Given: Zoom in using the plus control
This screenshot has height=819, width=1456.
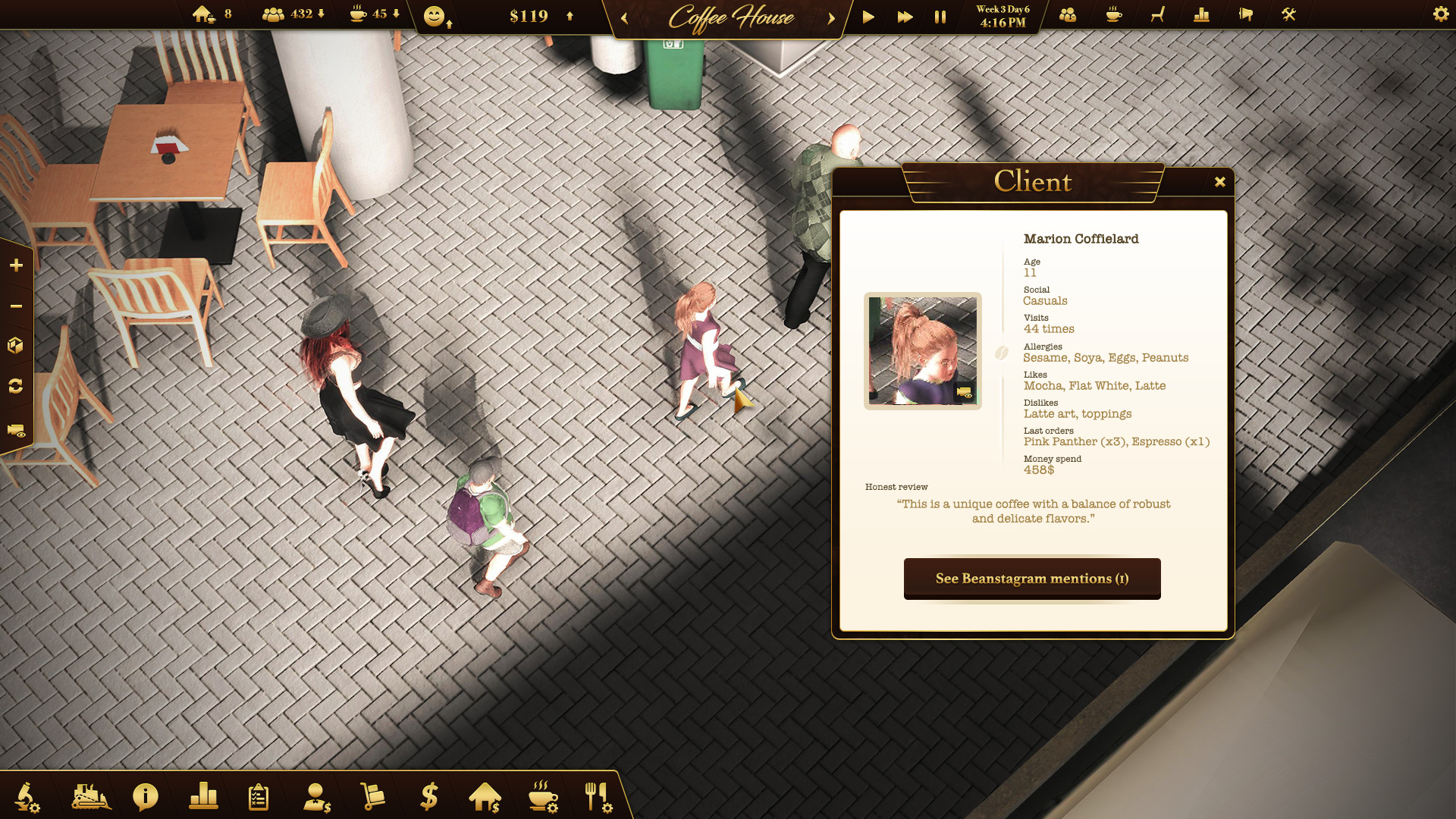Looking at the screenshot, I should (16, 265).
